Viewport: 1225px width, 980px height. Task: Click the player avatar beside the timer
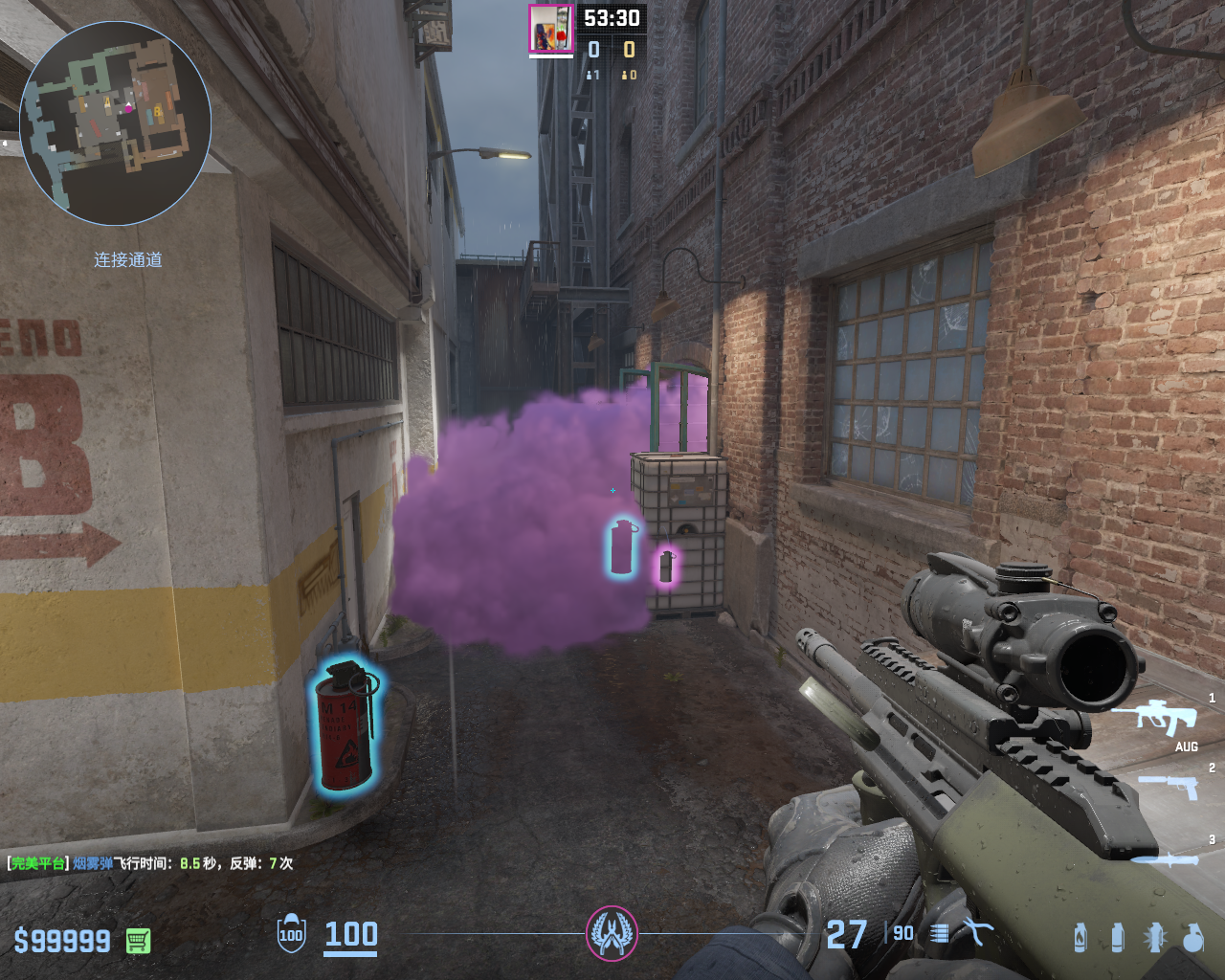tap(550, 30)
